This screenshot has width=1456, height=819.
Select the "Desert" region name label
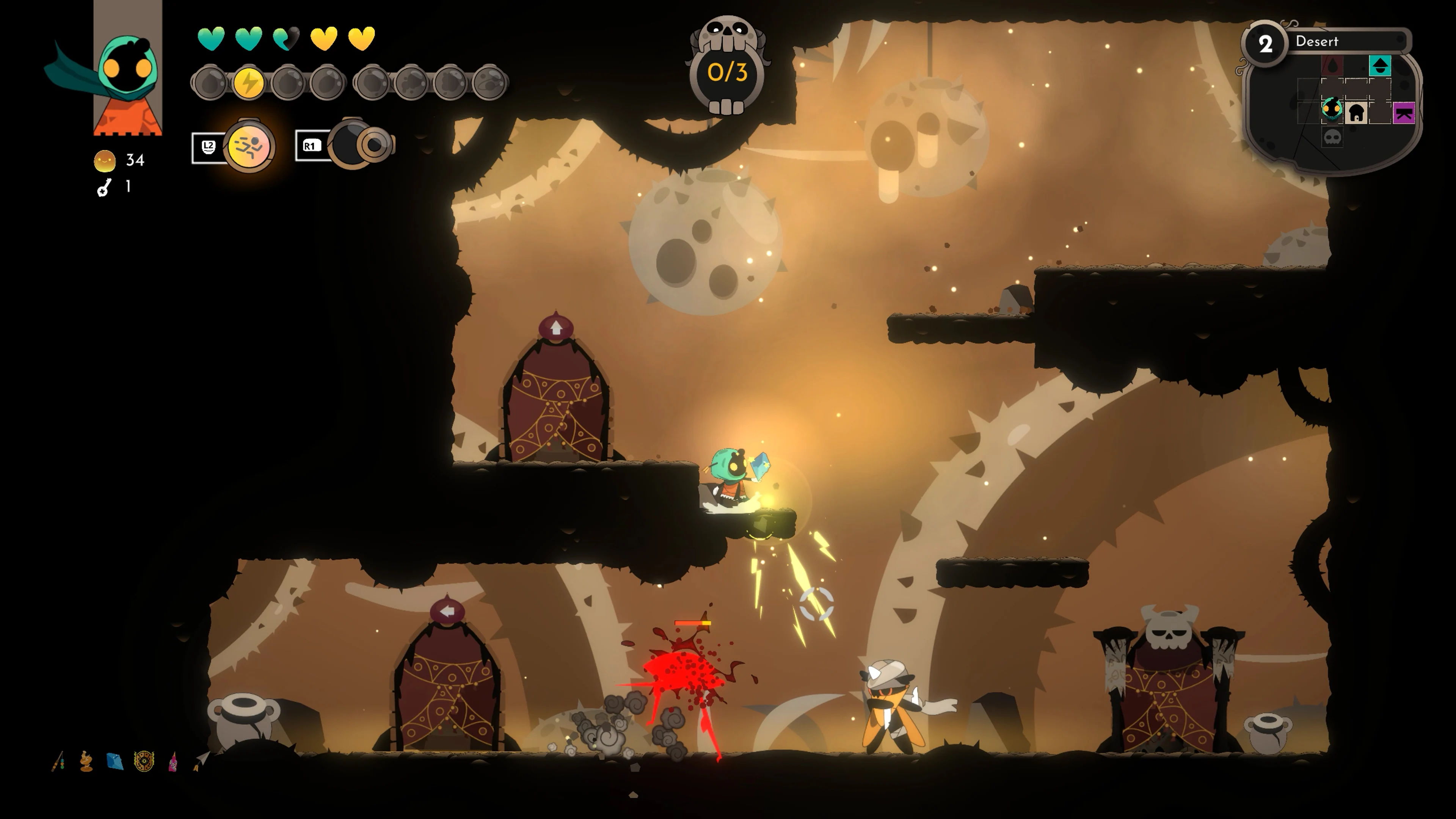coord(1318,42)
